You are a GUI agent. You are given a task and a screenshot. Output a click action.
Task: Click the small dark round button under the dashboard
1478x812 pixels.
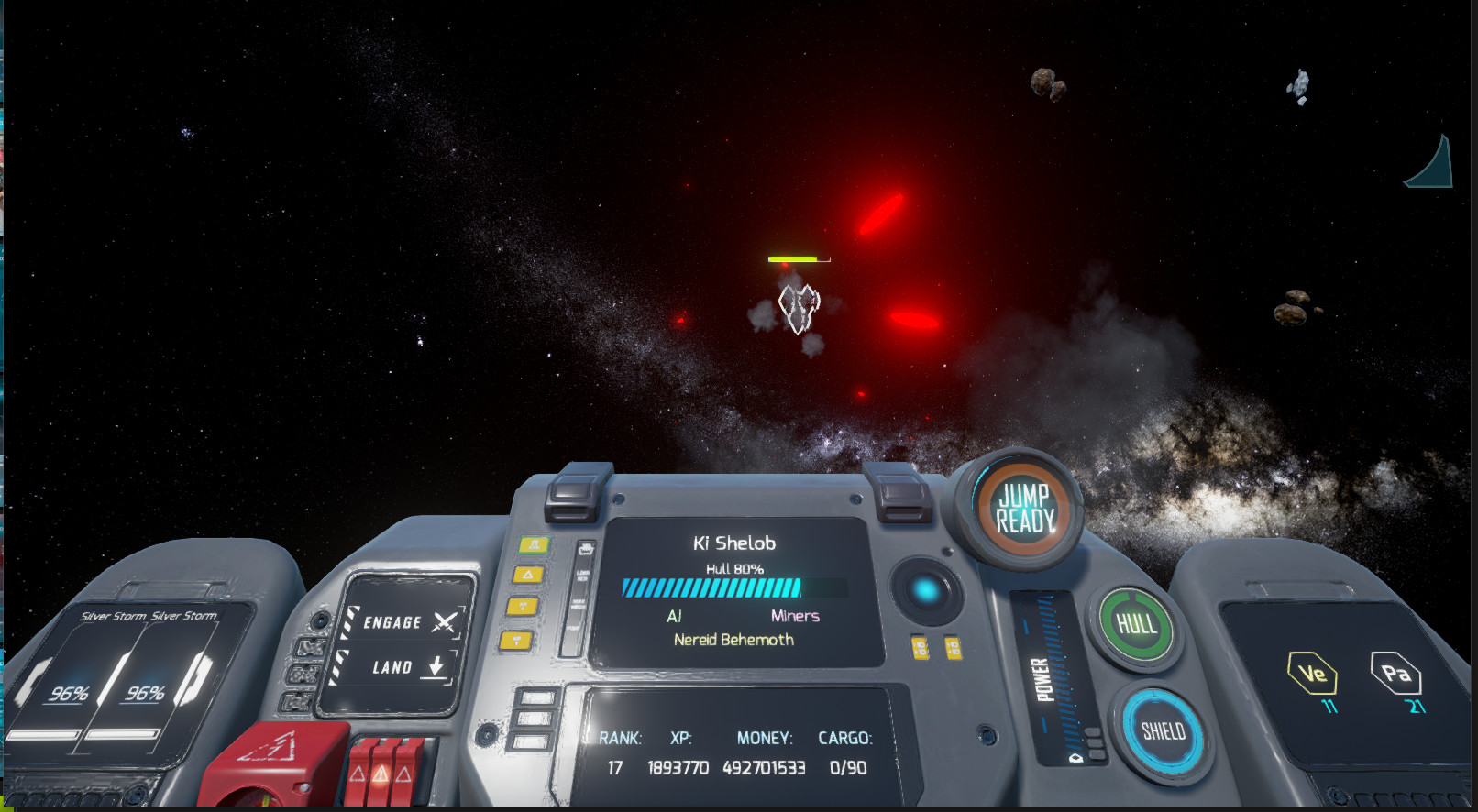pyautogui.click(x=987, y=735)
